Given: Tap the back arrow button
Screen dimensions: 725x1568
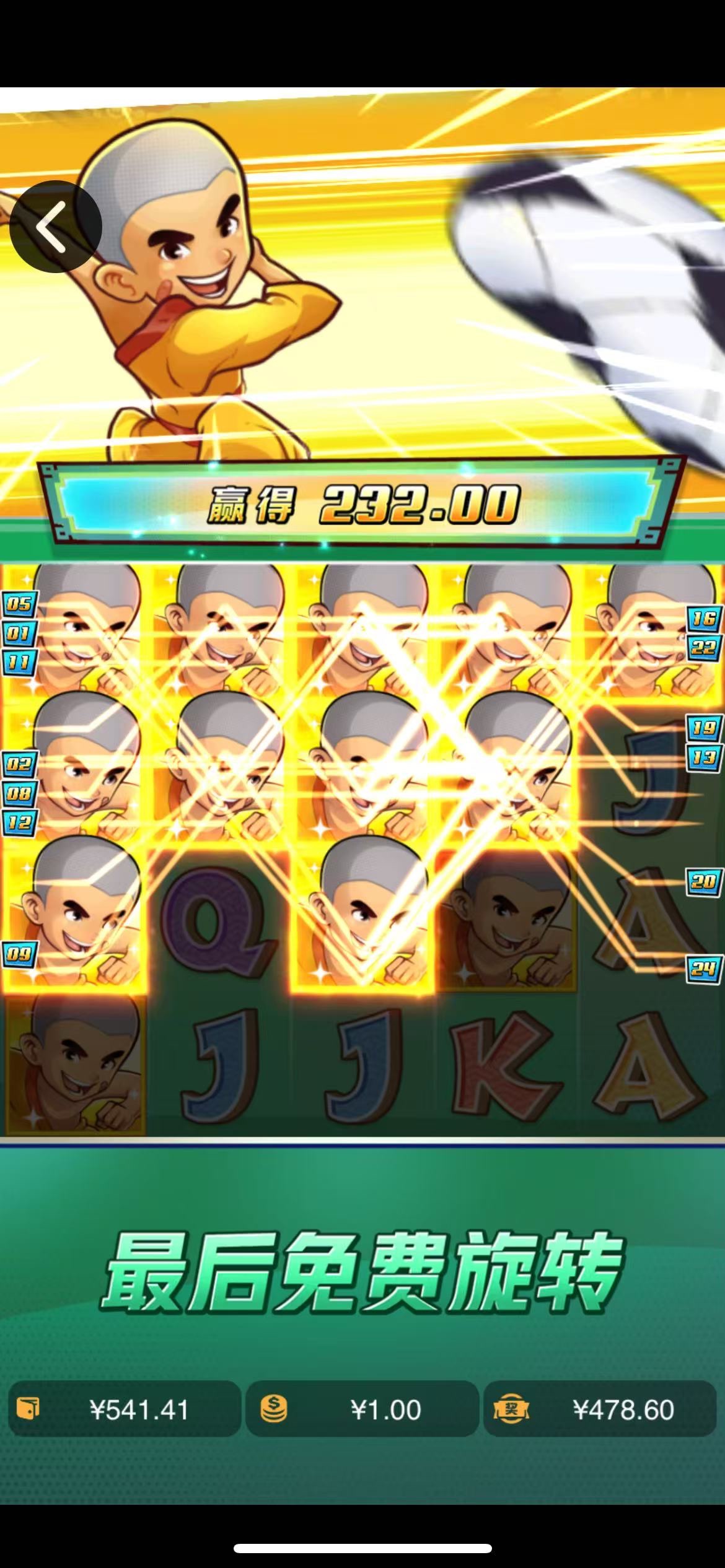Looking at the screenshot, I should (55, 227).
